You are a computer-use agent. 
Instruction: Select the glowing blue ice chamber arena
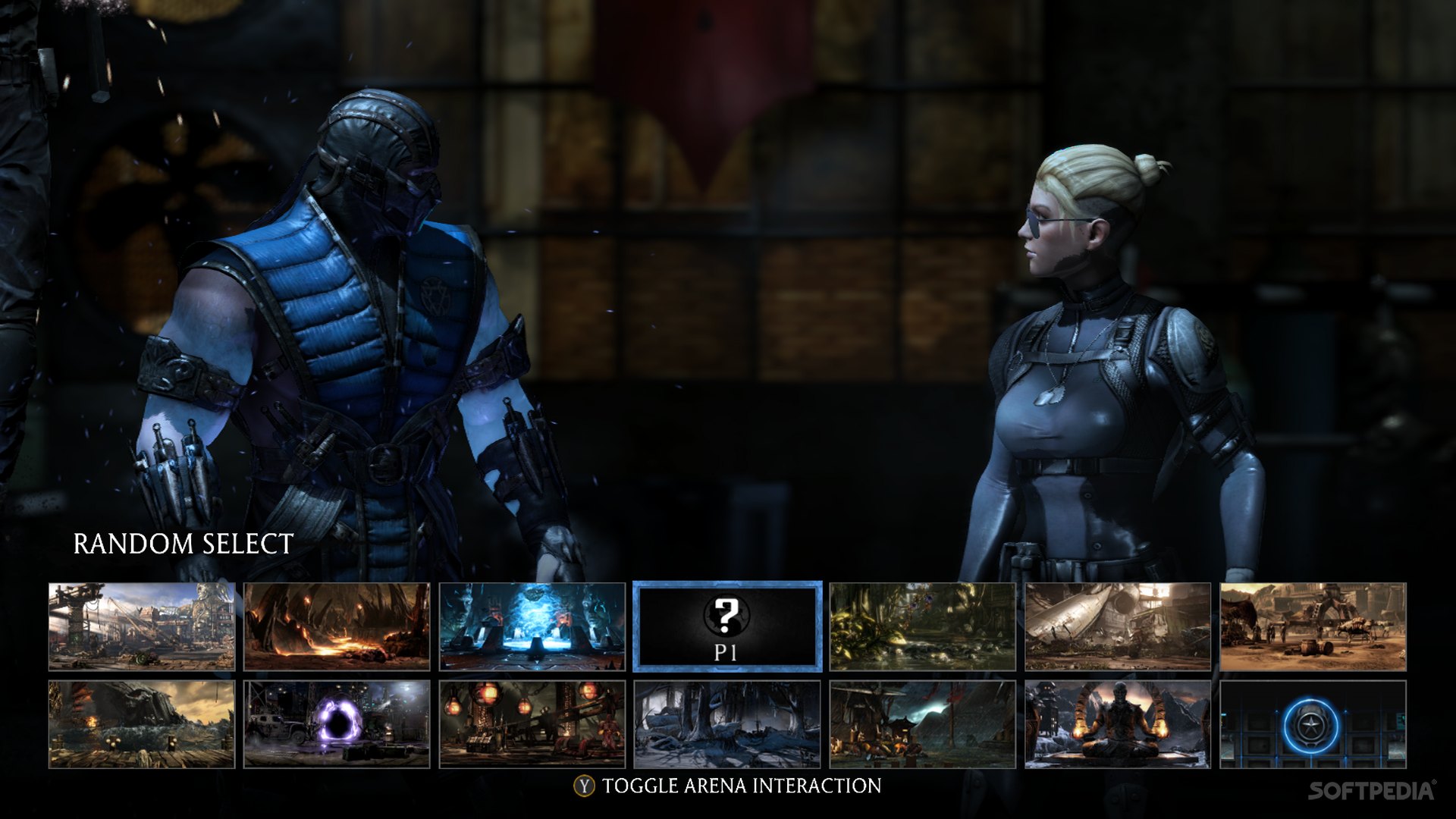pos(532,626)
